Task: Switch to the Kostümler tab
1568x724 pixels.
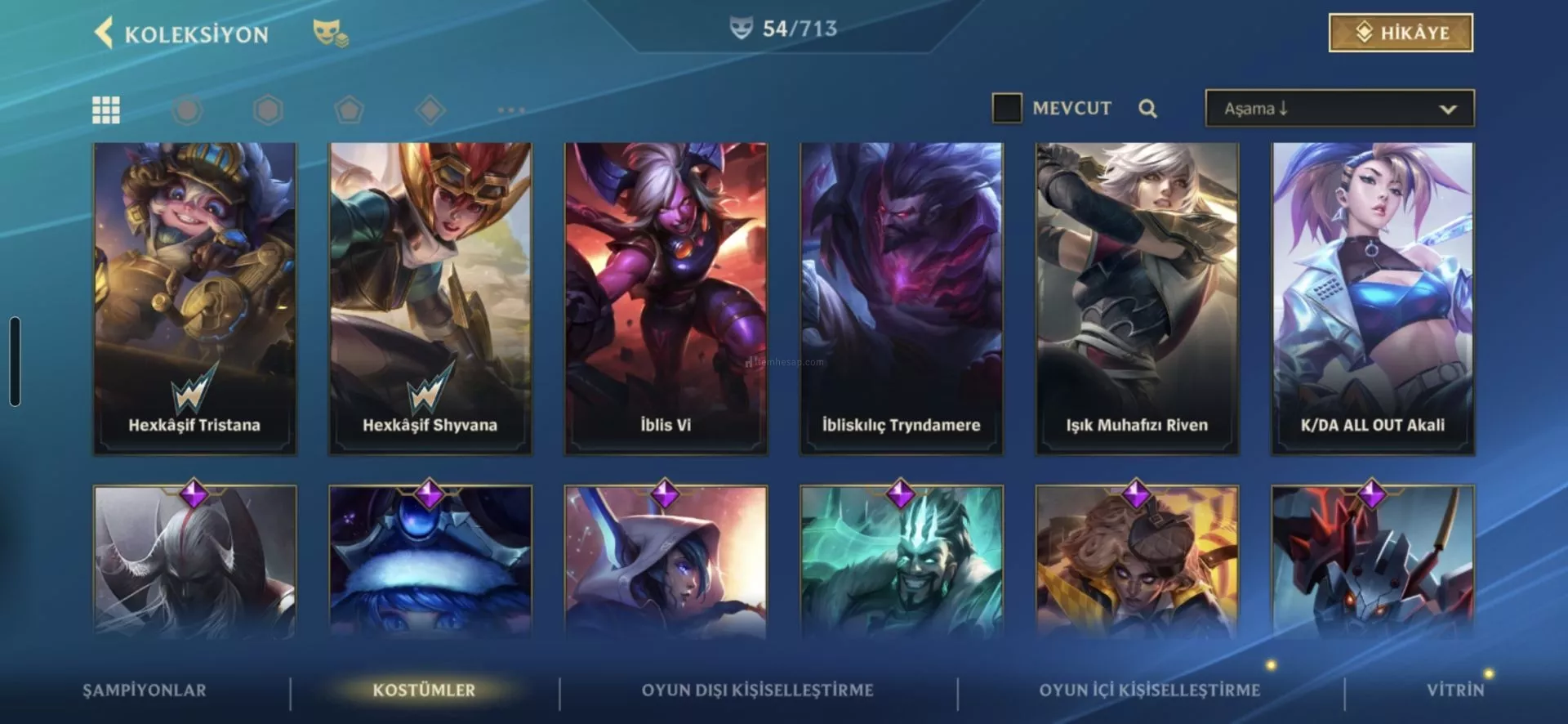Action: pos(424,690)
